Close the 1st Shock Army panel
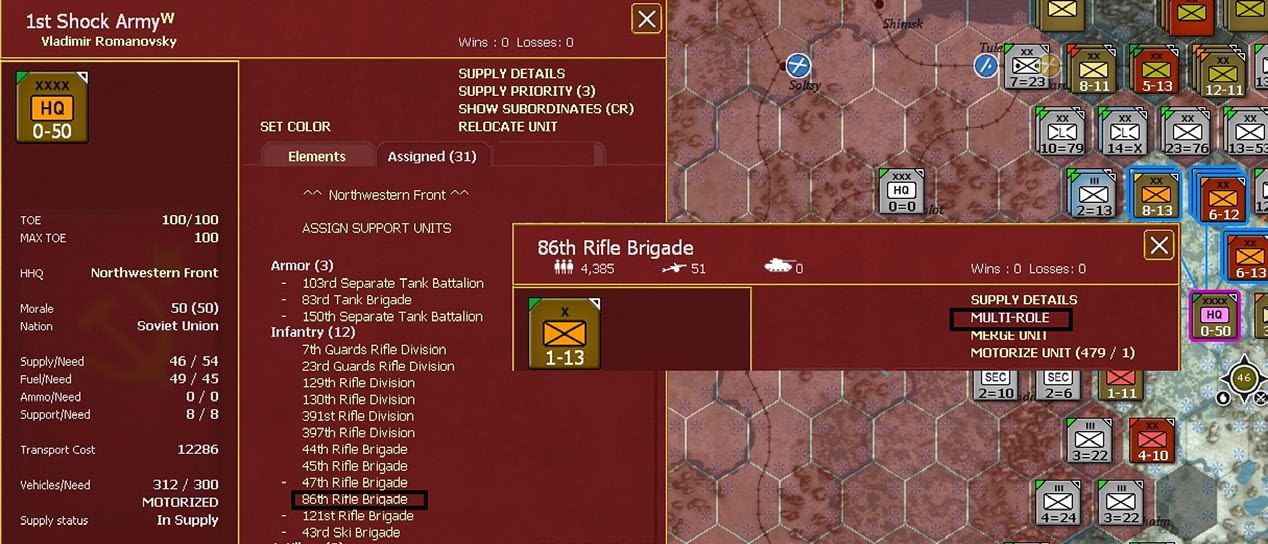The height and width of the screenshot is (544, 1268). point(647,18)
